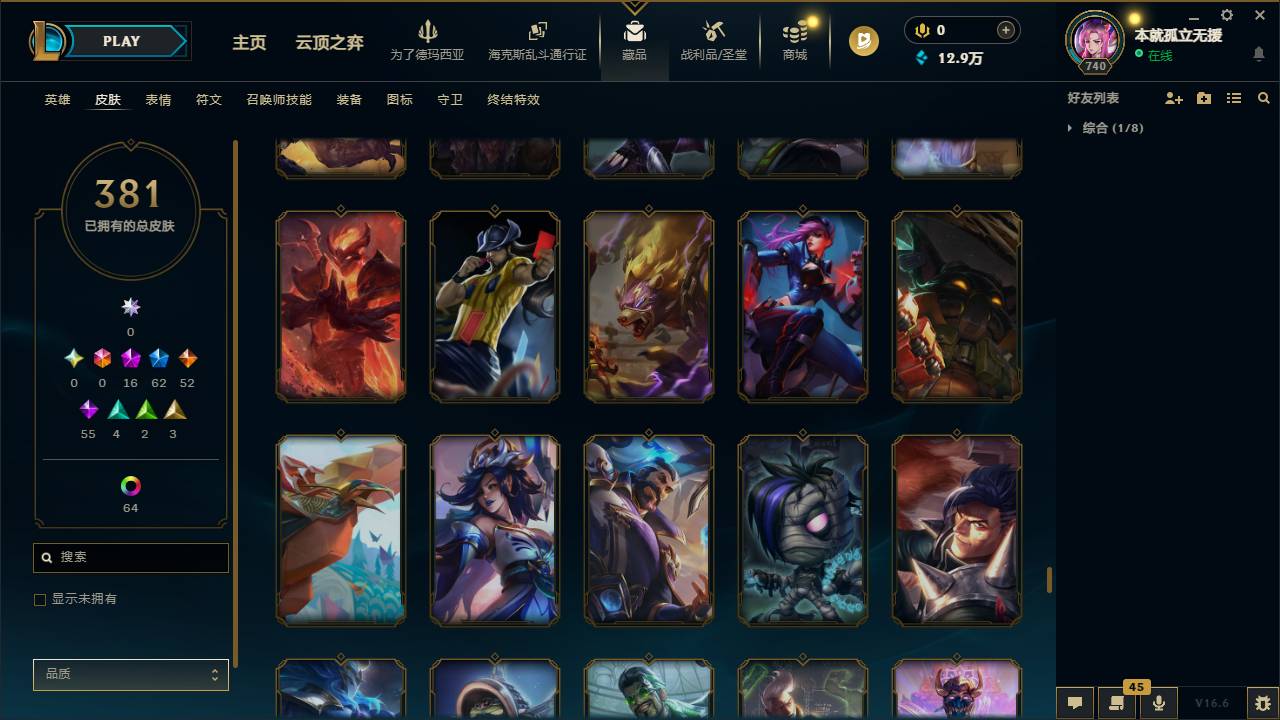Click the 搜索 skin search field

(130, 557)
